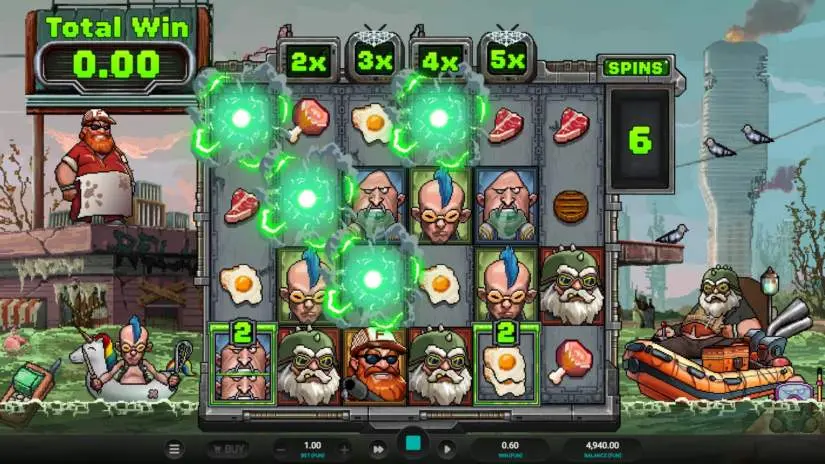Stop the spin with the teal square button
Image resolution: width=825 pixels, height=464 pixels.
click(412, 446)
